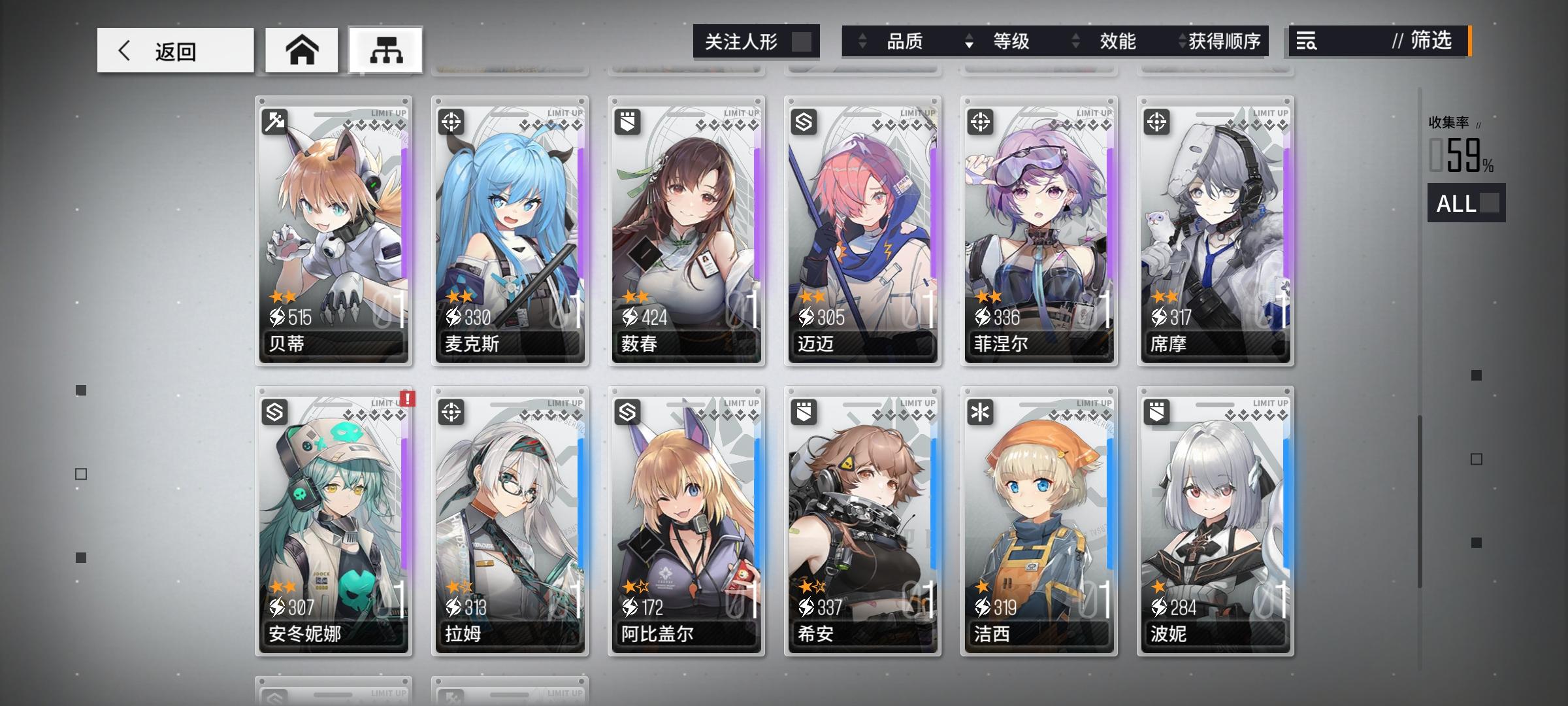Open 阿比盖尔's character card
The height and width of the screenshot is (706, 1568).
click(687, 523)
